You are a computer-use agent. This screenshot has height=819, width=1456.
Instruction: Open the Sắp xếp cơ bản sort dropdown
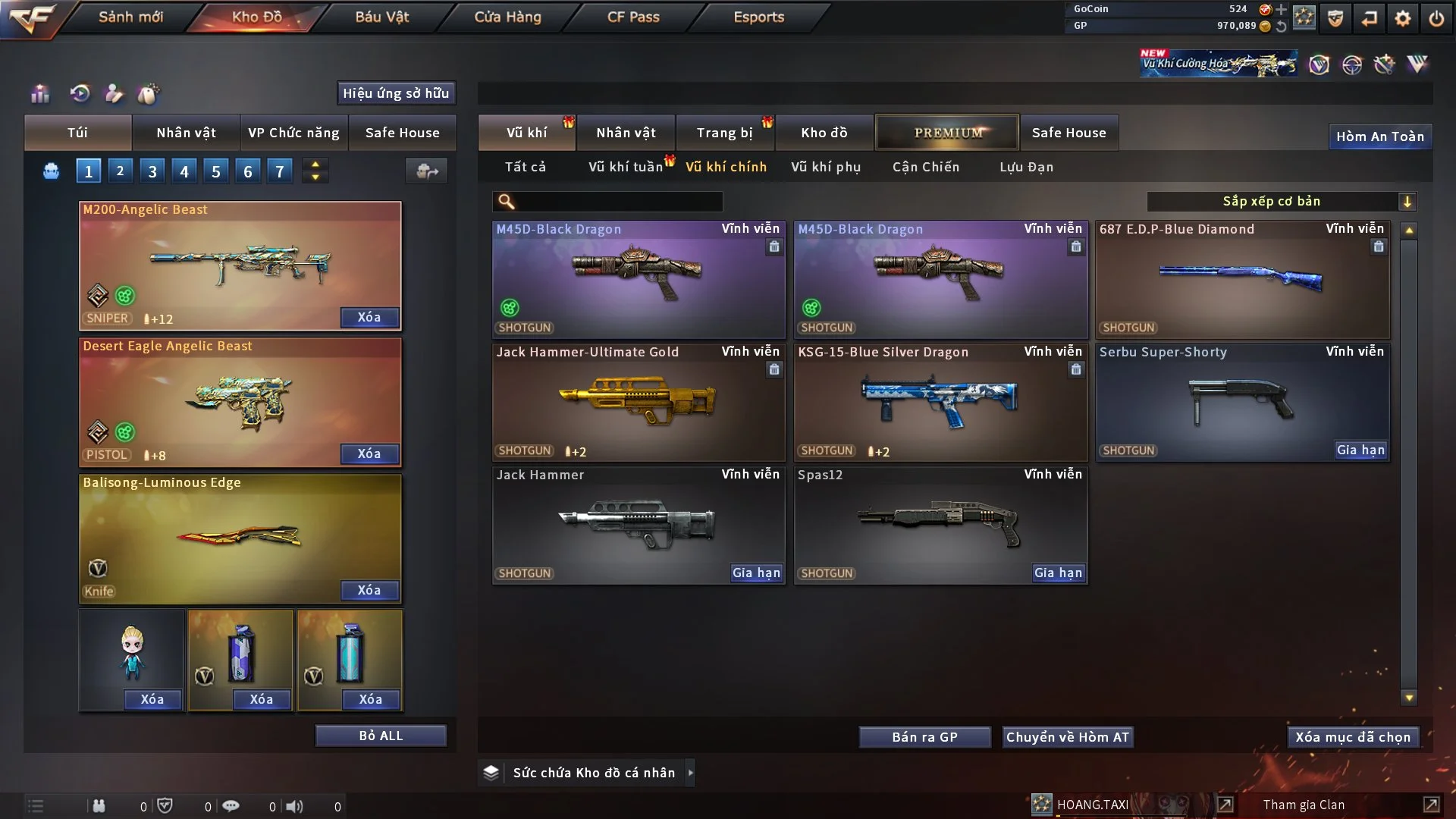pyautogui.click(x=1282, y=201)
